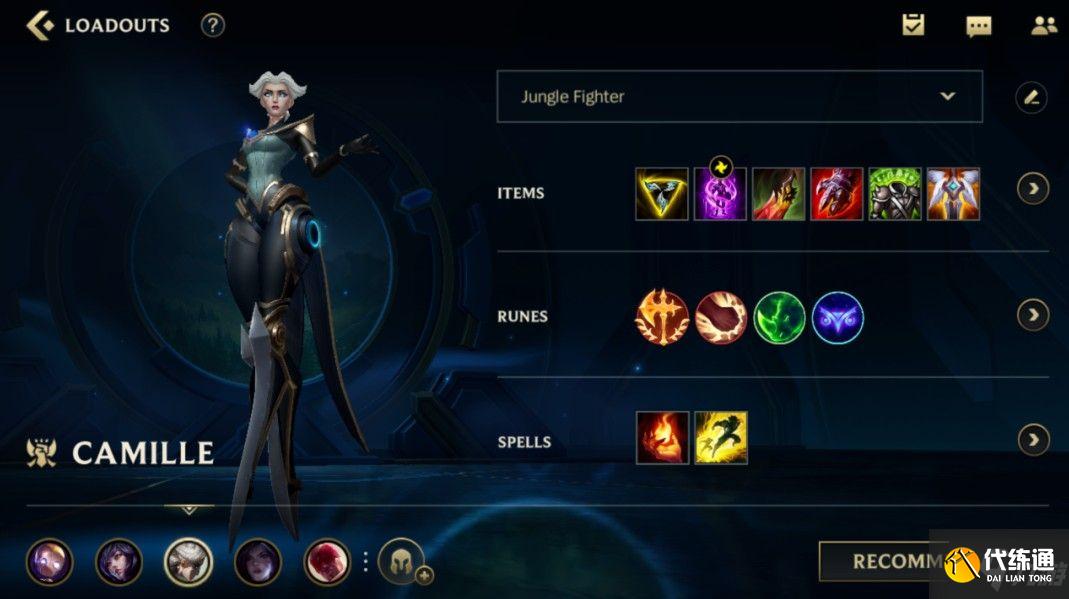Open the Runes section arrow
This screenshot has width=1069, height=599.
pos(1033,315)
